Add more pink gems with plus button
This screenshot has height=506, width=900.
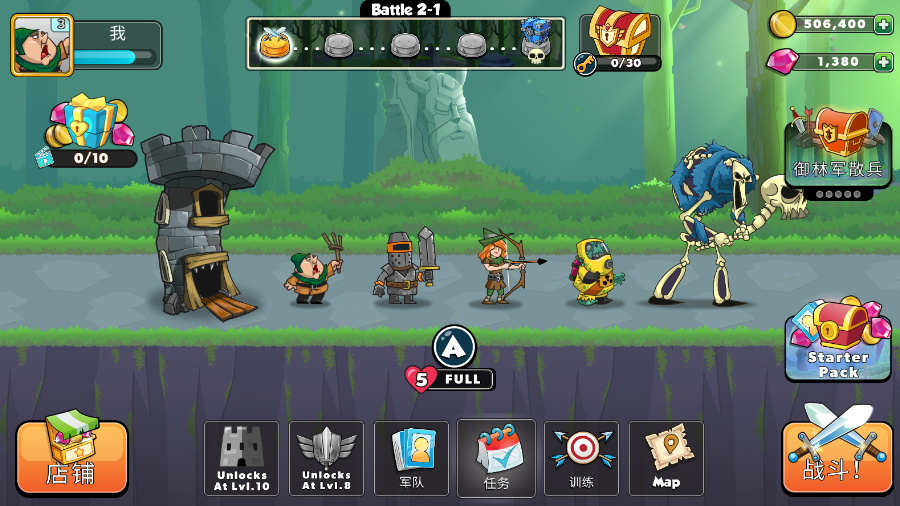(883, 62)
